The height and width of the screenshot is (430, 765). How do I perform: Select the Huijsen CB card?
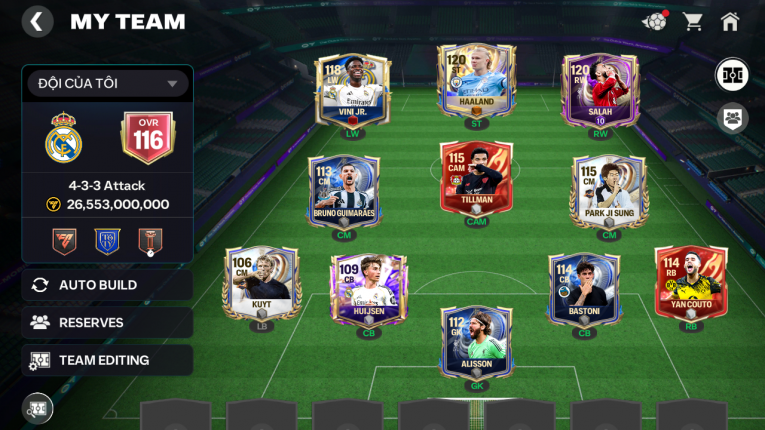click(x=368, y=290)
